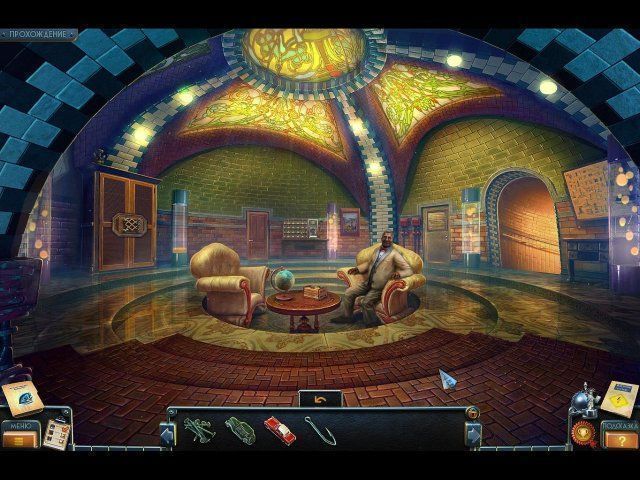This screenshot has height=480, width=640.
Task: Open the journal with the blue emblem
Action: [x=20, y=397]
